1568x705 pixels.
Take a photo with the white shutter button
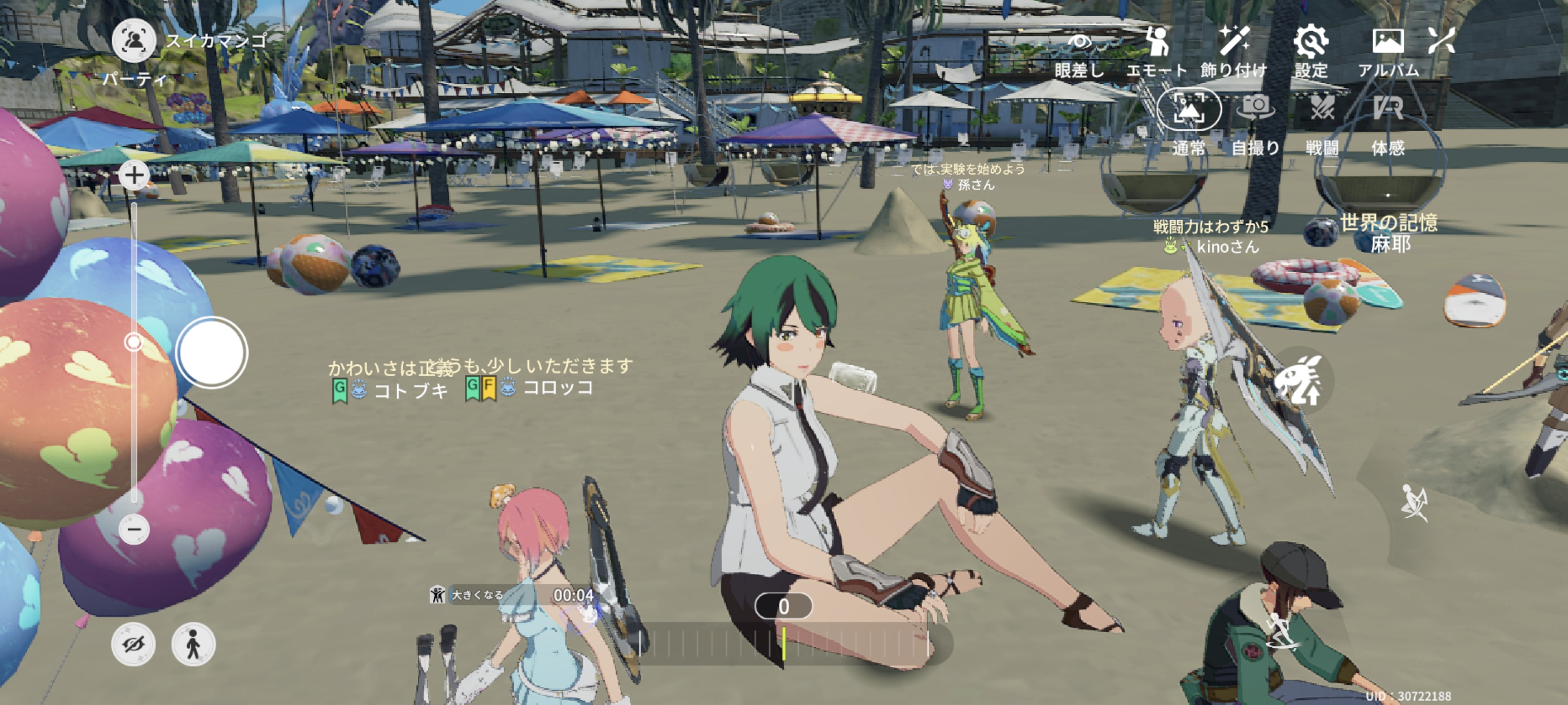(x=212, y=353)
